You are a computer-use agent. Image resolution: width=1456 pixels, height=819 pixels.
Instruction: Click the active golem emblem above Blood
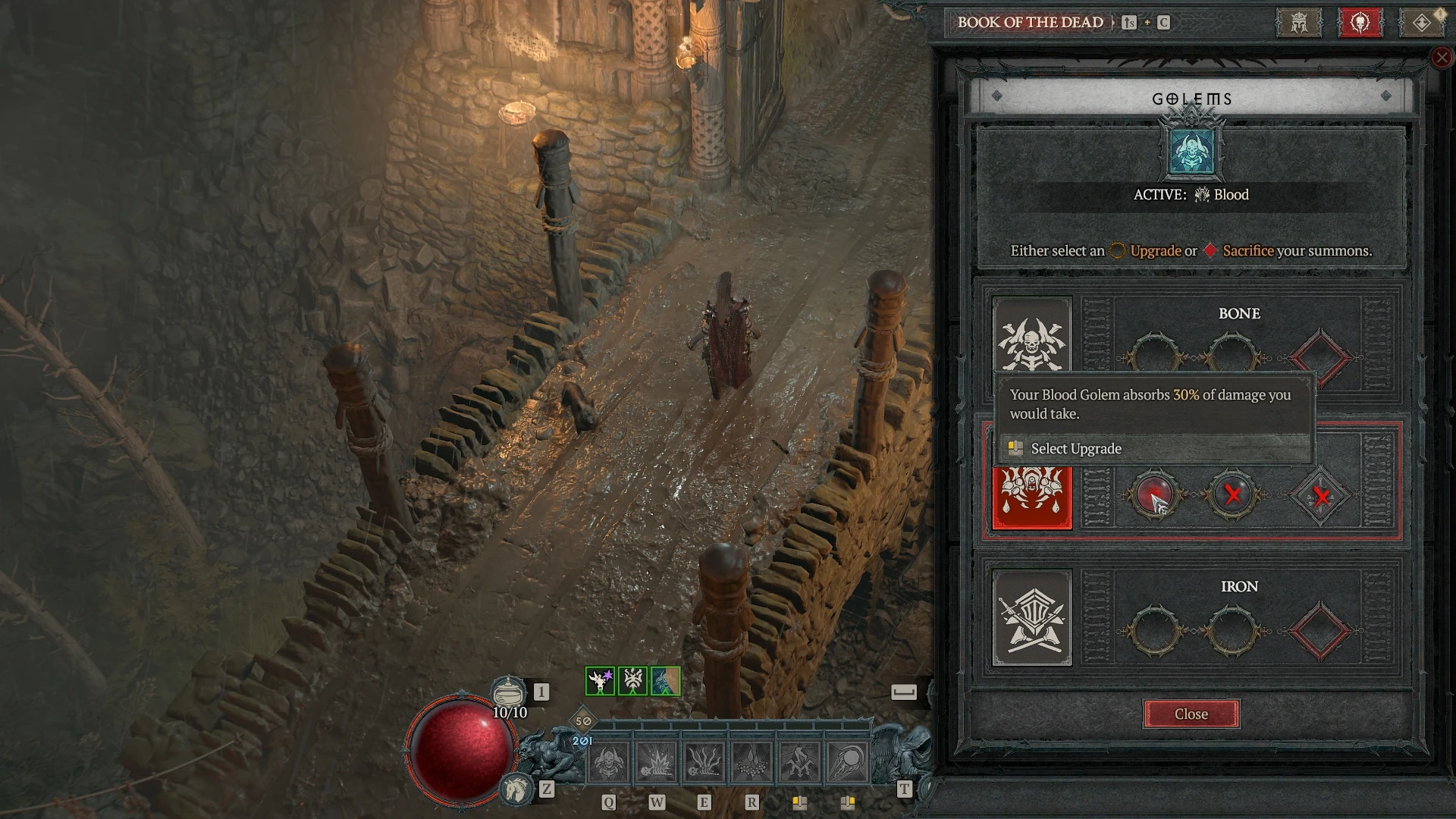(x=1191, y=151)
